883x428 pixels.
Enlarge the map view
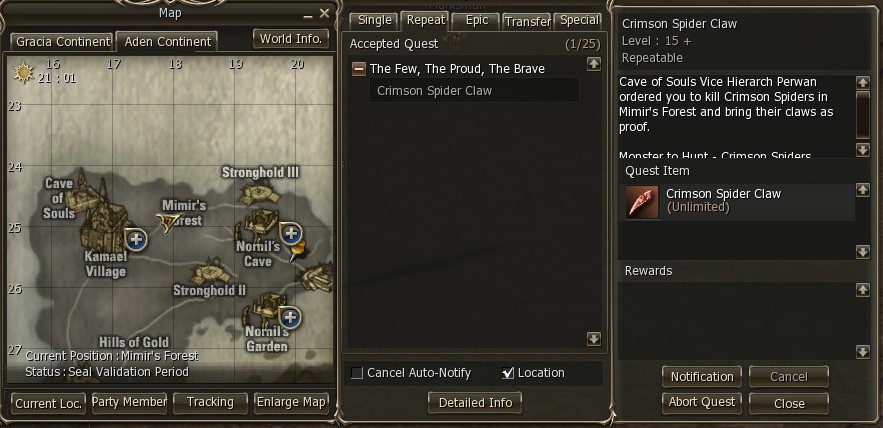(292, 402)
